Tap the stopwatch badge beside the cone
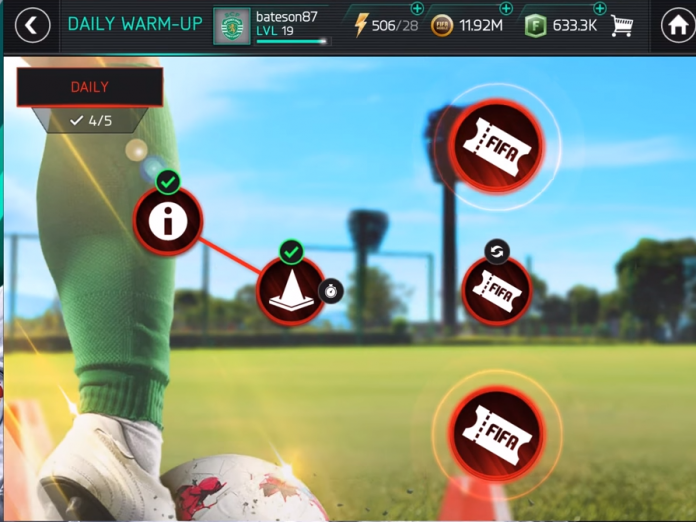The image size is (696, 522). click(332, 291)
